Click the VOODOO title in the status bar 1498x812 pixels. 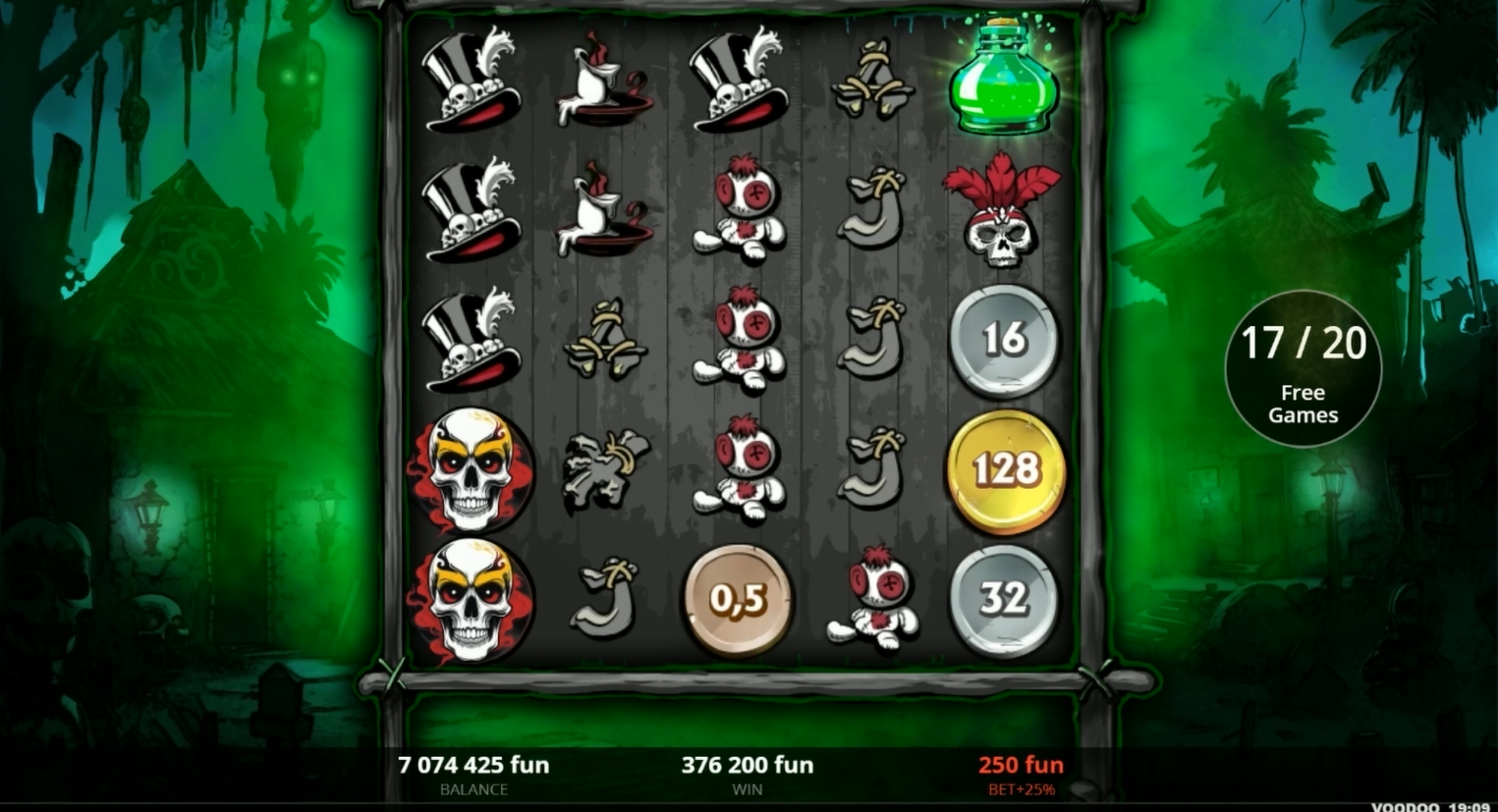coord(1405,806)
